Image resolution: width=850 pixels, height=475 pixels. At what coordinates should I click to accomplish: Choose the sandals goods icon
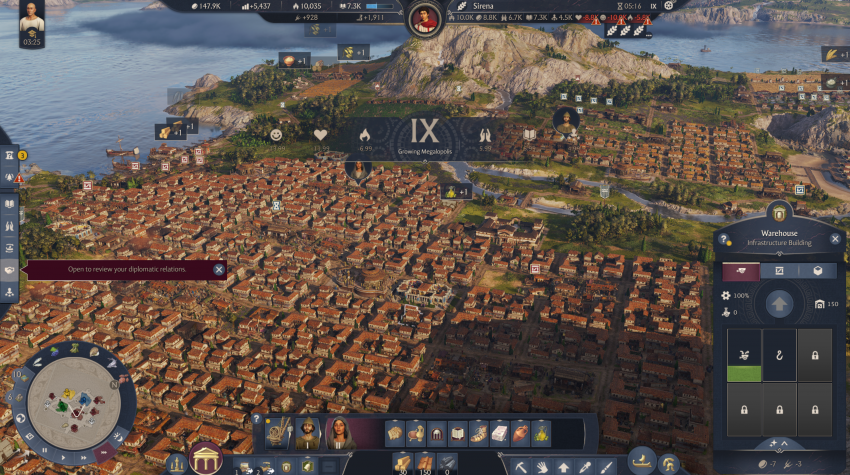(x=478, y=433)
